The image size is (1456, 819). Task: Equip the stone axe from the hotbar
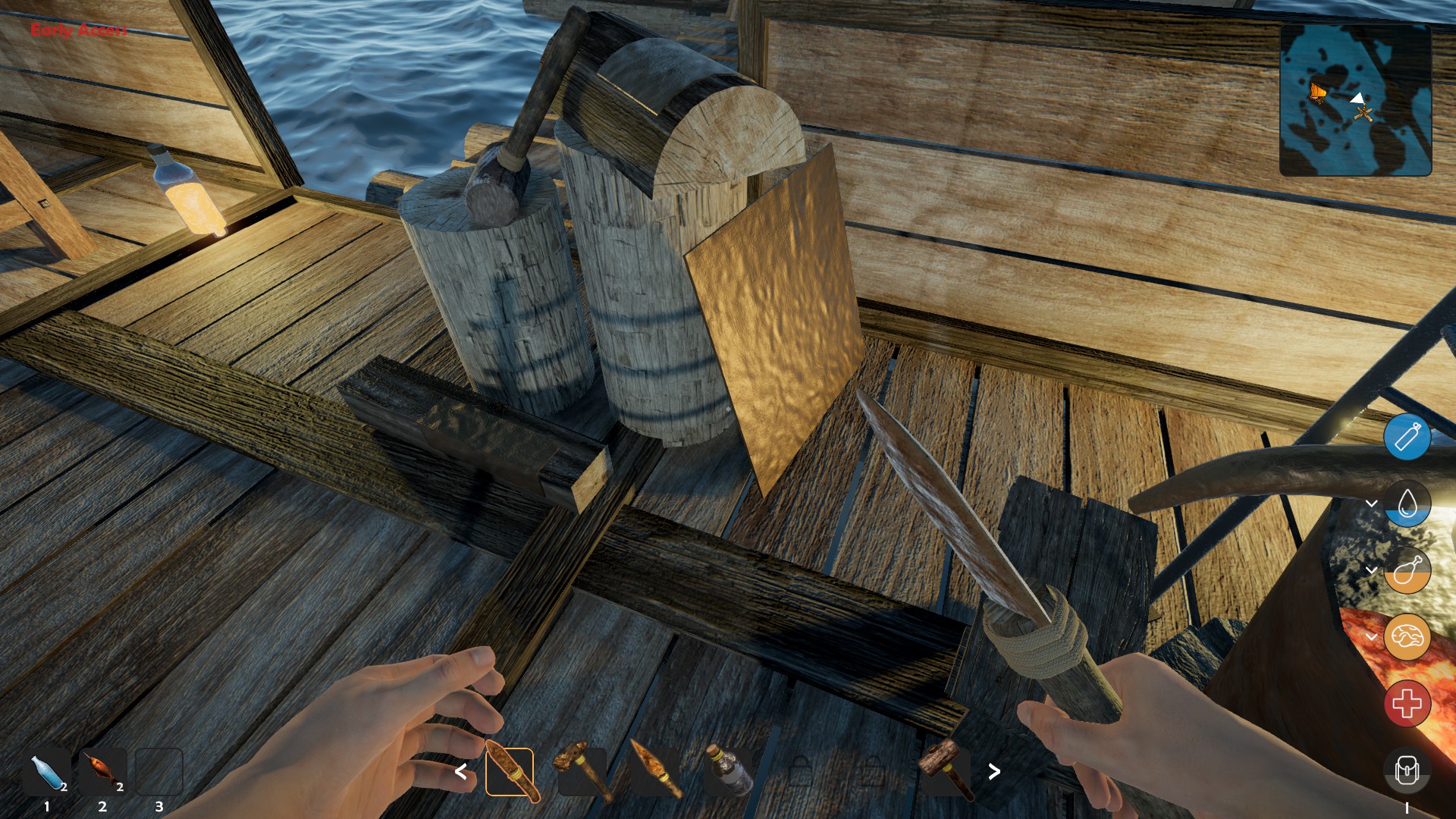582,772
